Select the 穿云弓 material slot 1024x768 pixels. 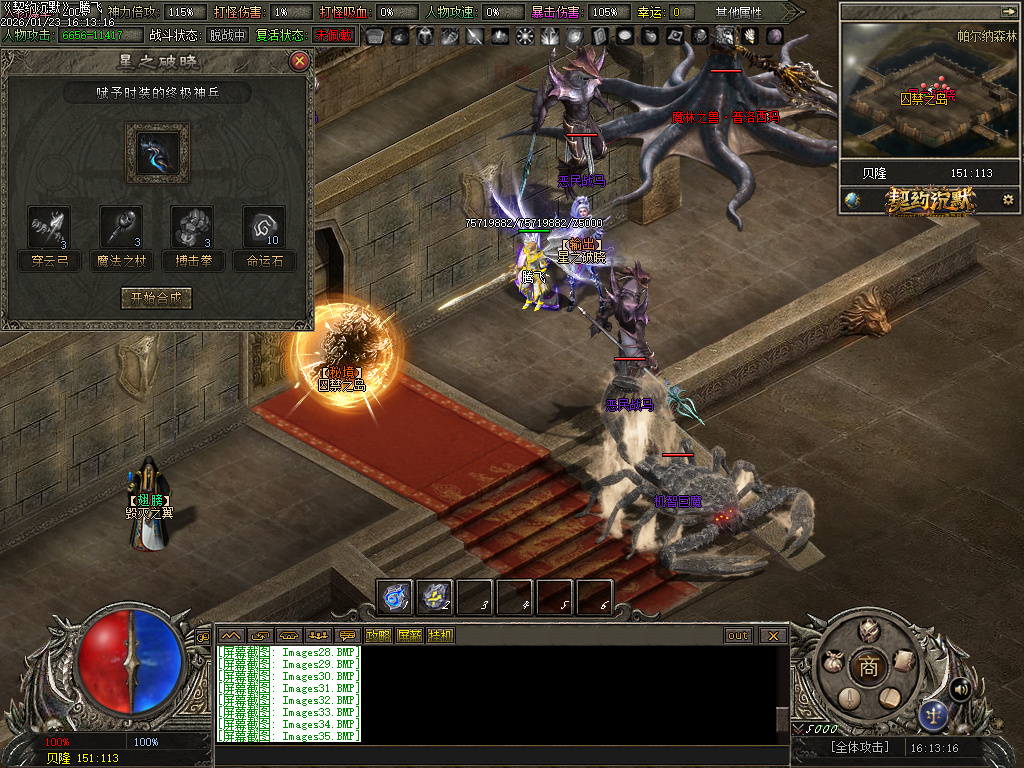pos(49,228)
